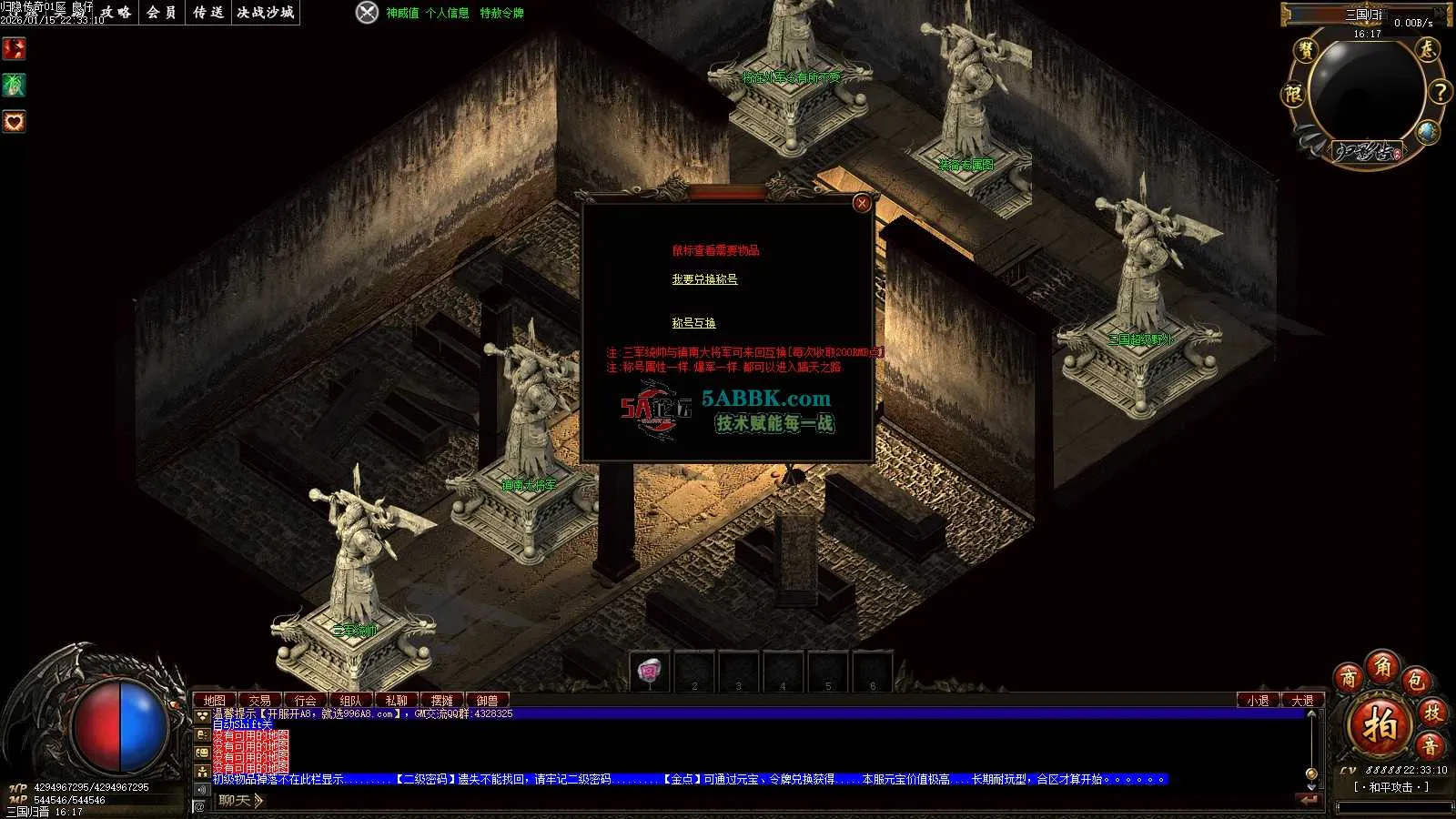The image size is (1456, 819).
Task: Open the 攻略 guide menu
Action: [116, 13]
